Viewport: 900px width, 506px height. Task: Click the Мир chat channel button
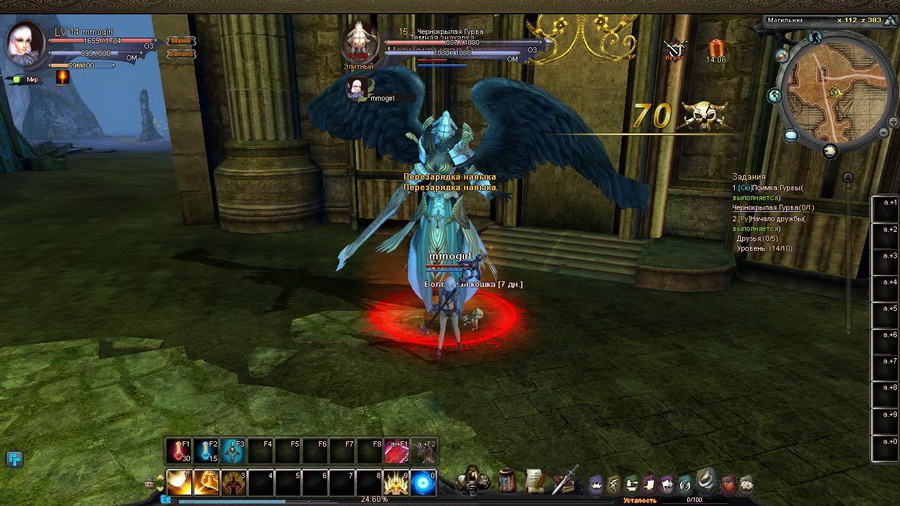(27, 79)
